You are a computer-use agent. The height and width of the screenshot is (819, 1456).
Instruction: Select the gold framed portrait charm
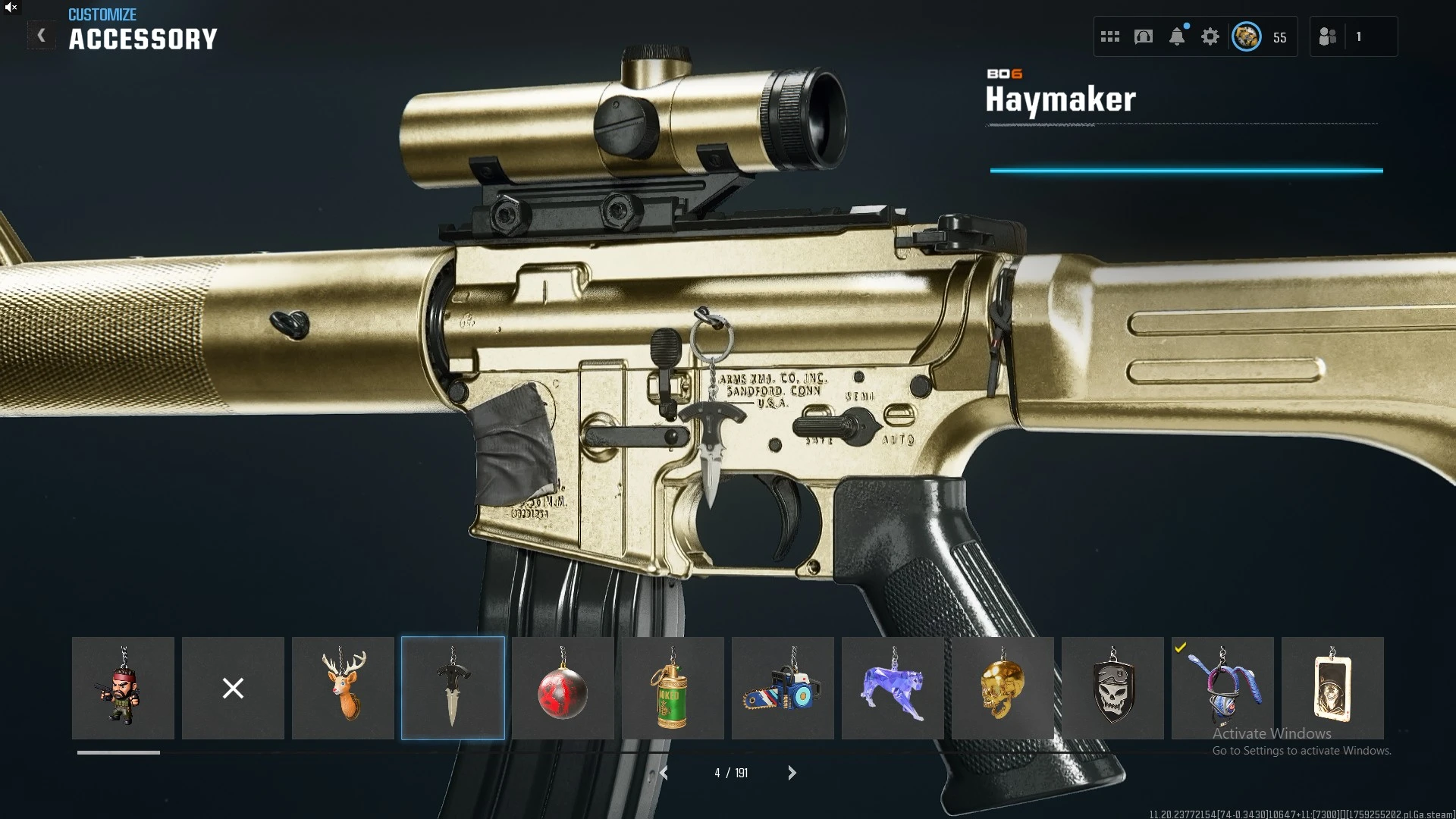1332,688
